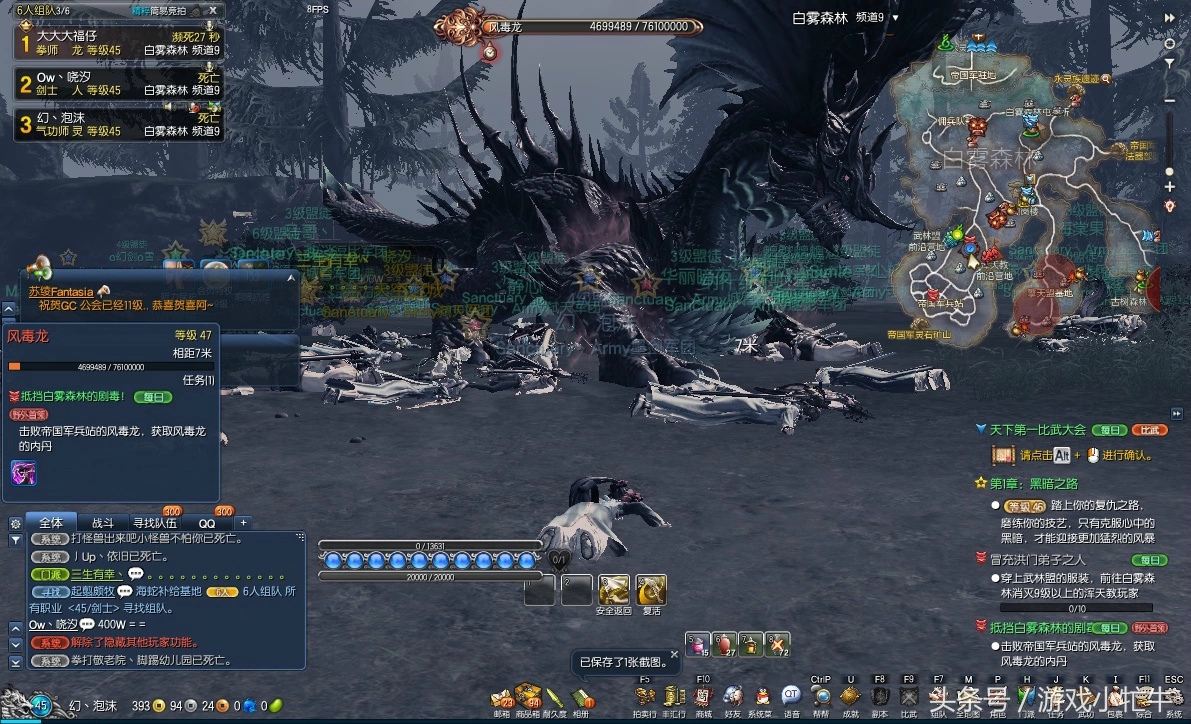Open the 邮箱 mailbox icon
Screen dimensions: 1191x724
pyautogui.click(x=502, y=697)
